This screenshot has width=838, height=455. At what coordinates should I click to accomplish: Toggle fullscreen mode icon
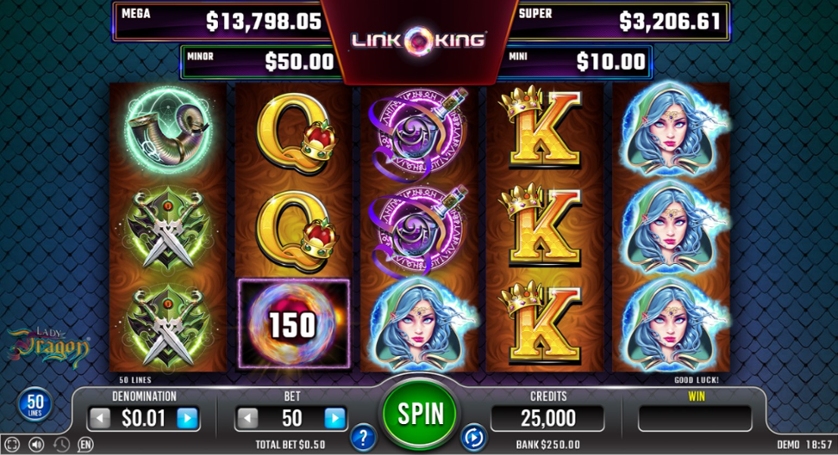(x=12, y=444)
